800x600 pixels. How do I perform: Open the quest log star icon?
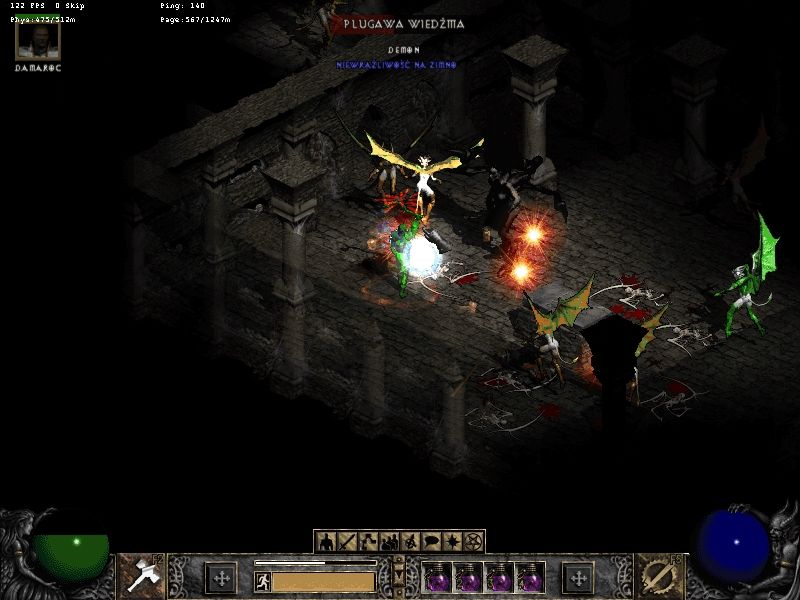pyautogui.click(x=452, y=542)
